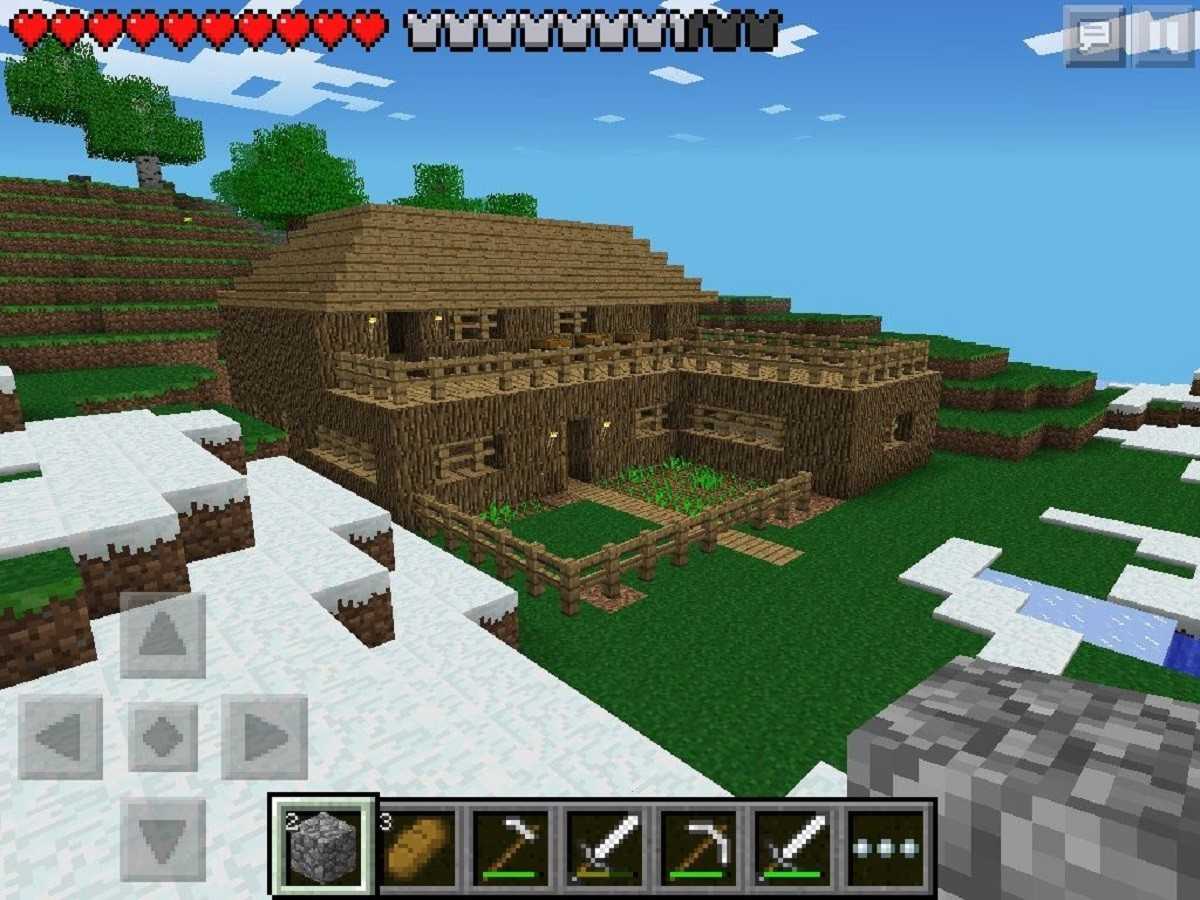Tap the D-pad left arrow to strafe left
This screenshot has width=1200, height=900.
(x=60, y=738)
